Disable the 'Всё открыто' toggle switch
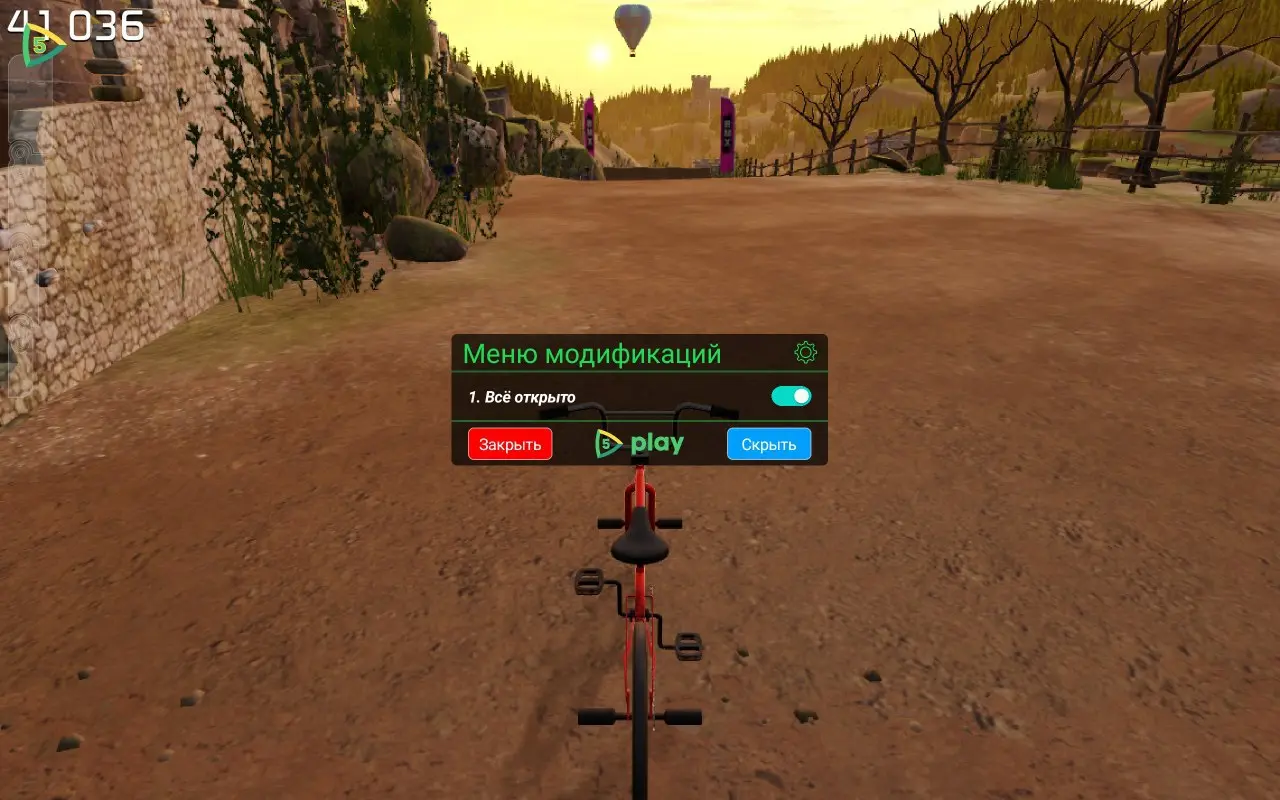The width and height of the screenshot is (1280, 800). pyautogui.click(x=791, y=397)
